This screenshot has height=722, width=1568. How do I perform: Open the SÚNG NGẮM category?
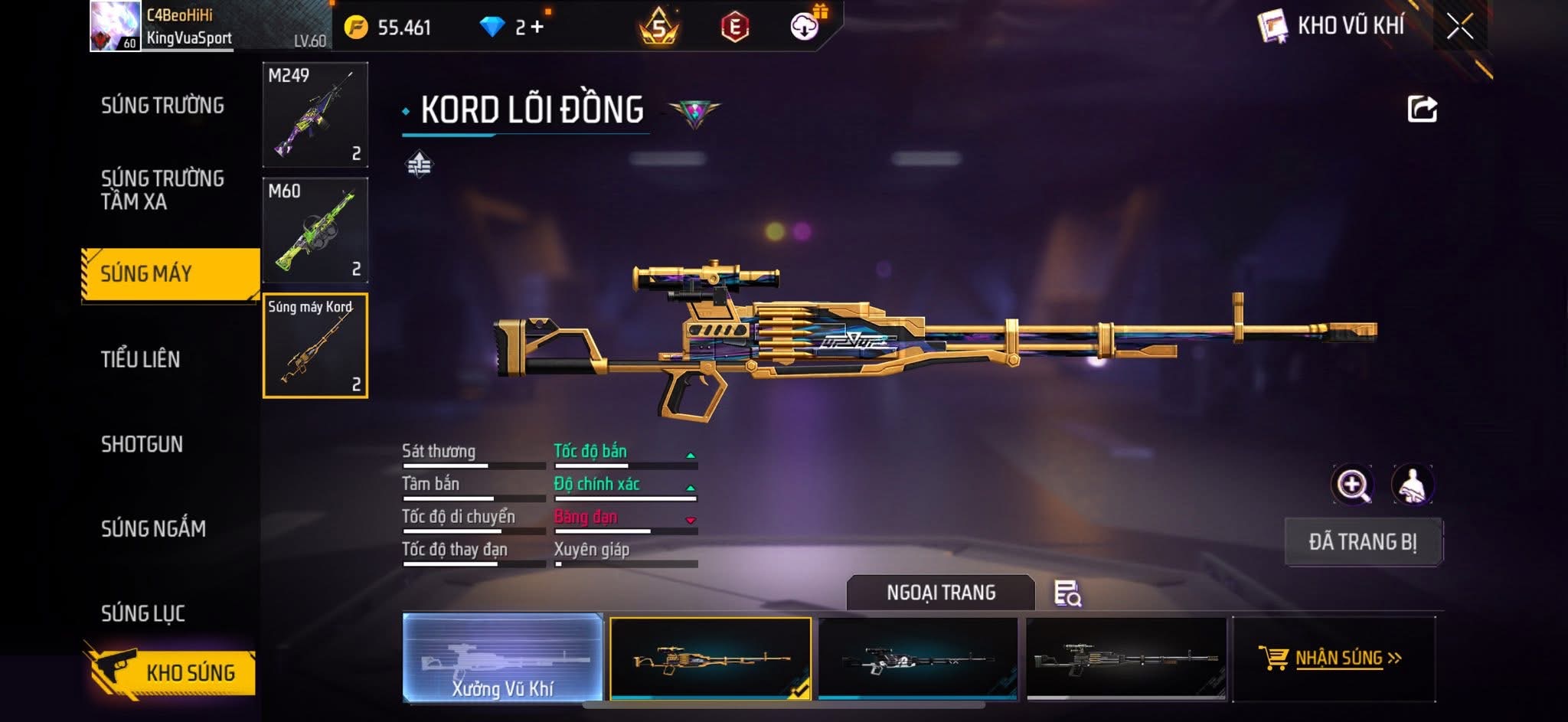pyautogui.click(x=153, y=528)
